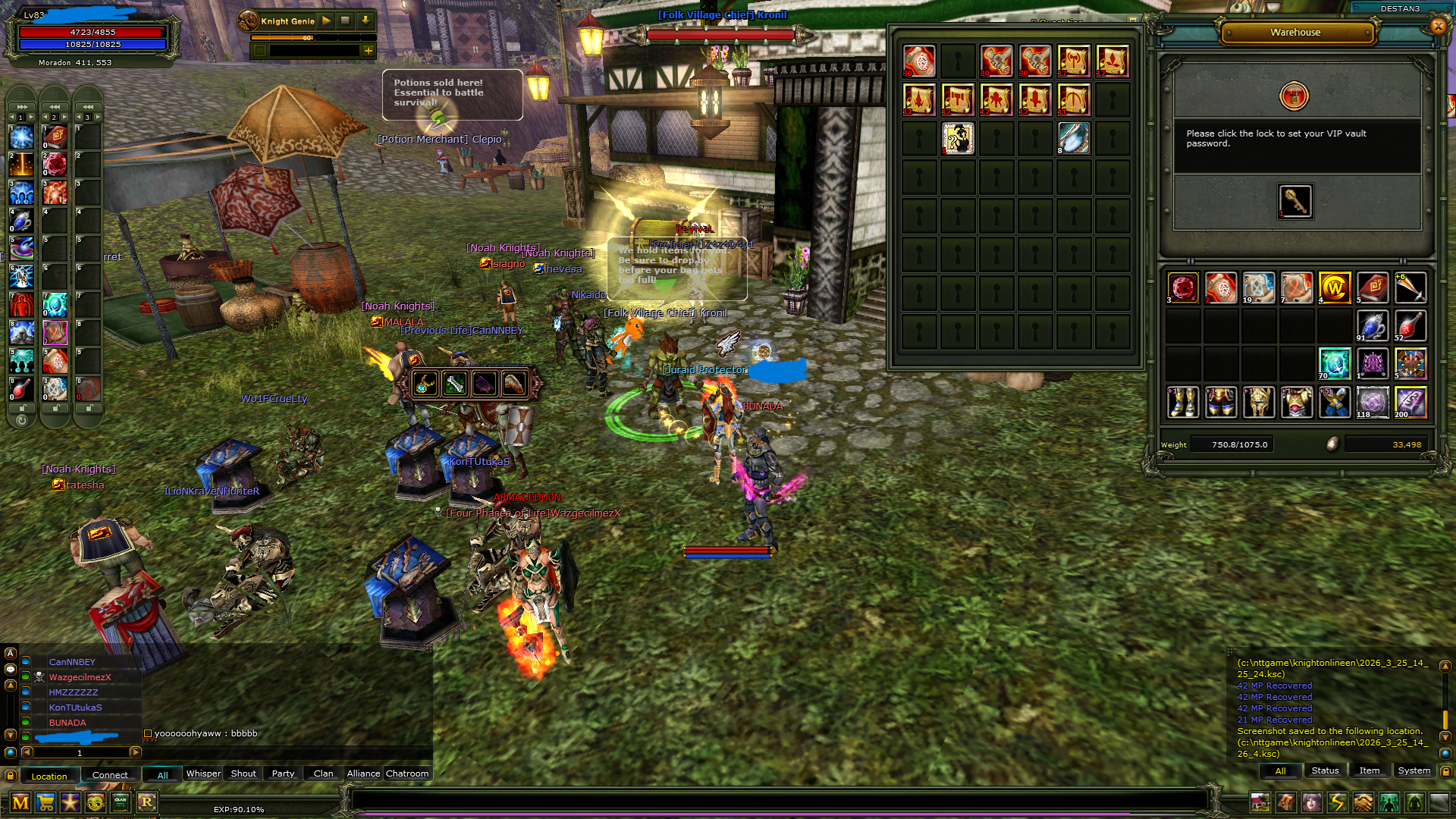
Task: Click the VIP vault lock icon
Action: [x=1294, y=96]
